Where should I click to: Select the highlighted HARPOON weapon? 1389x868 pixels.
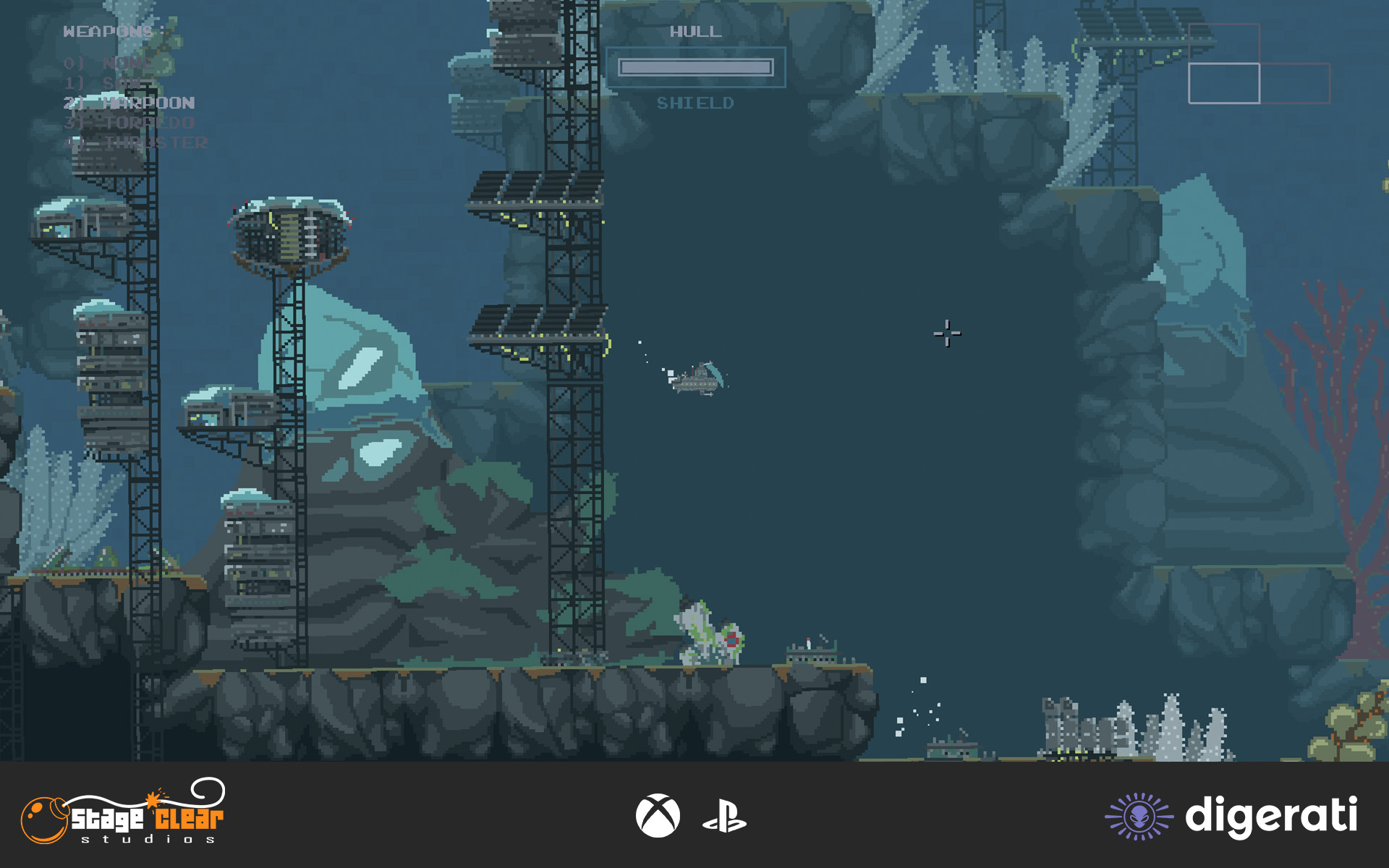tap(129, 103)
